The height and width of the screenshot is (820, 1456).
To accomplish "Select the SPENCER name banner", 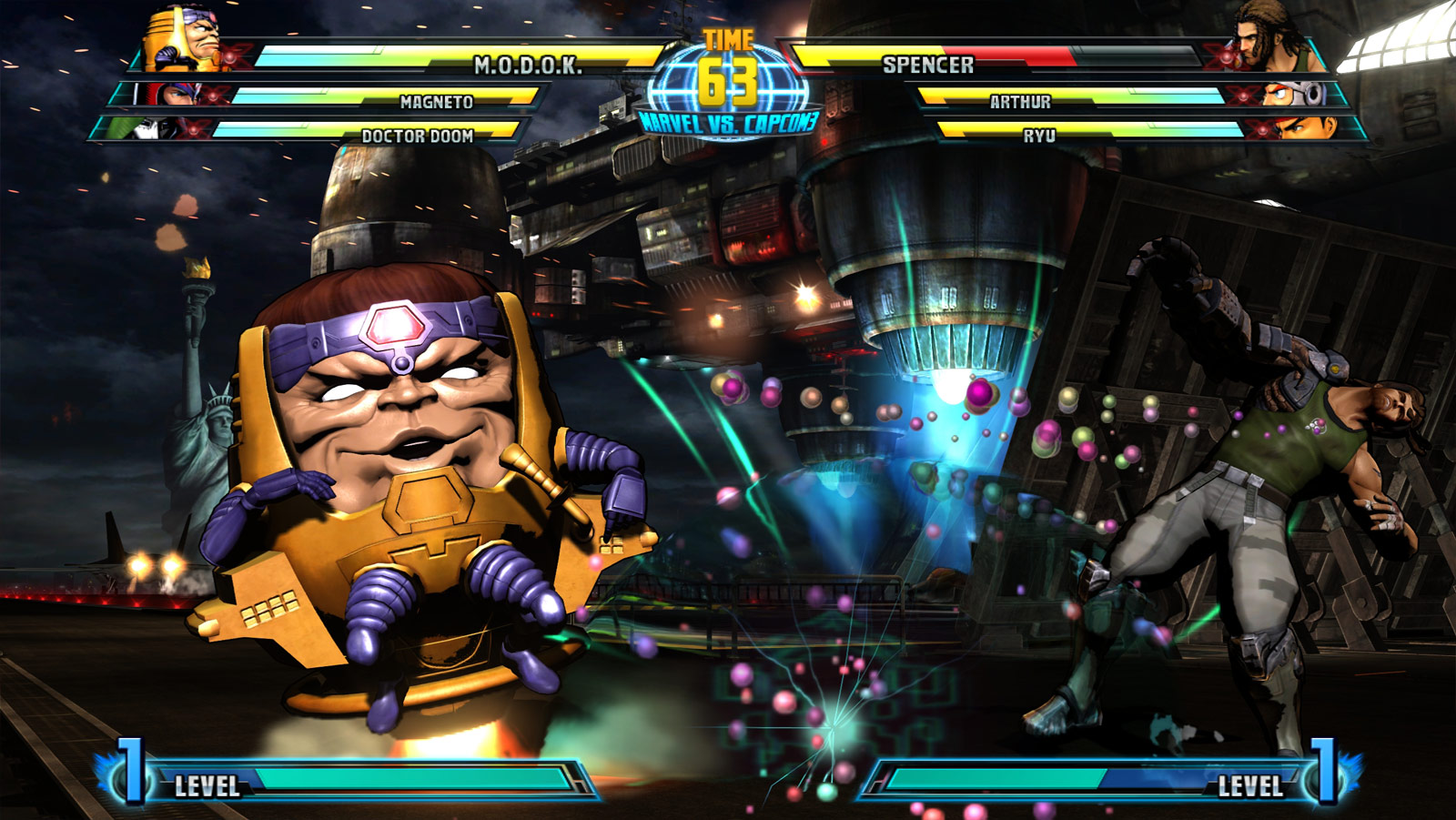I will (928, 64).
